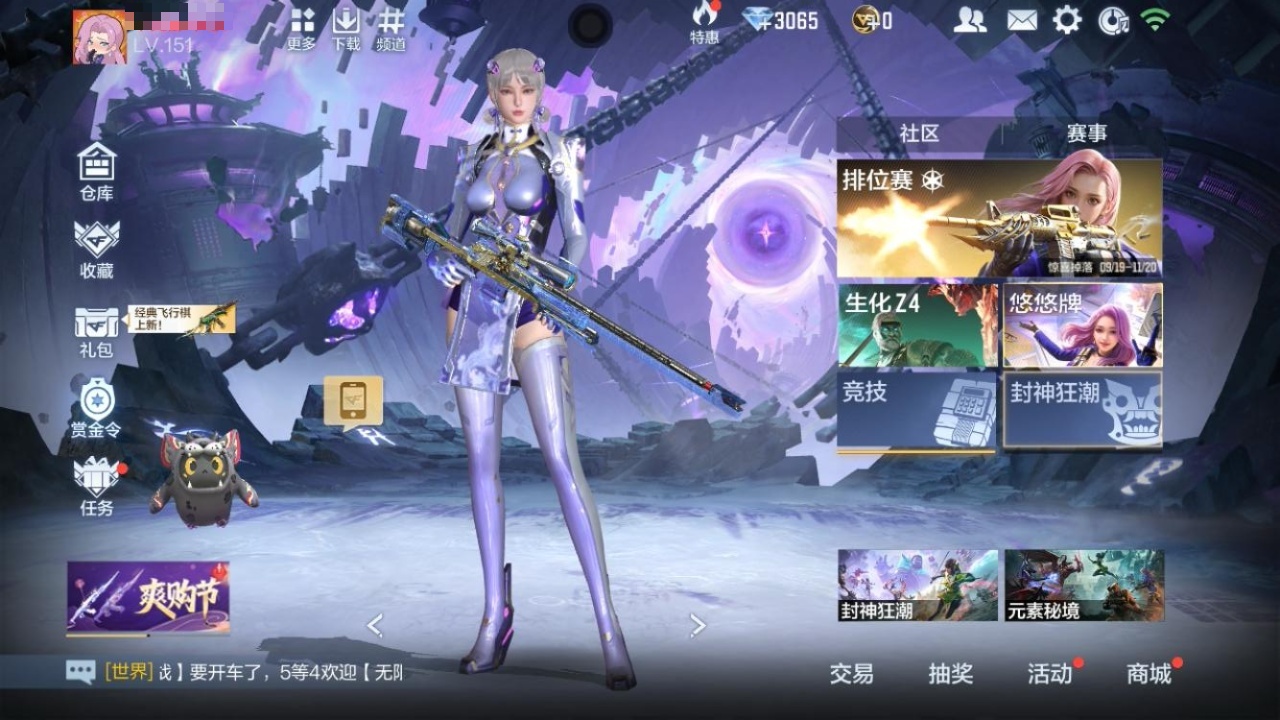The width and height of the screenshot is (1280, 720).
Task: Open the 更多 more options grid
Action: pos(302,28)
